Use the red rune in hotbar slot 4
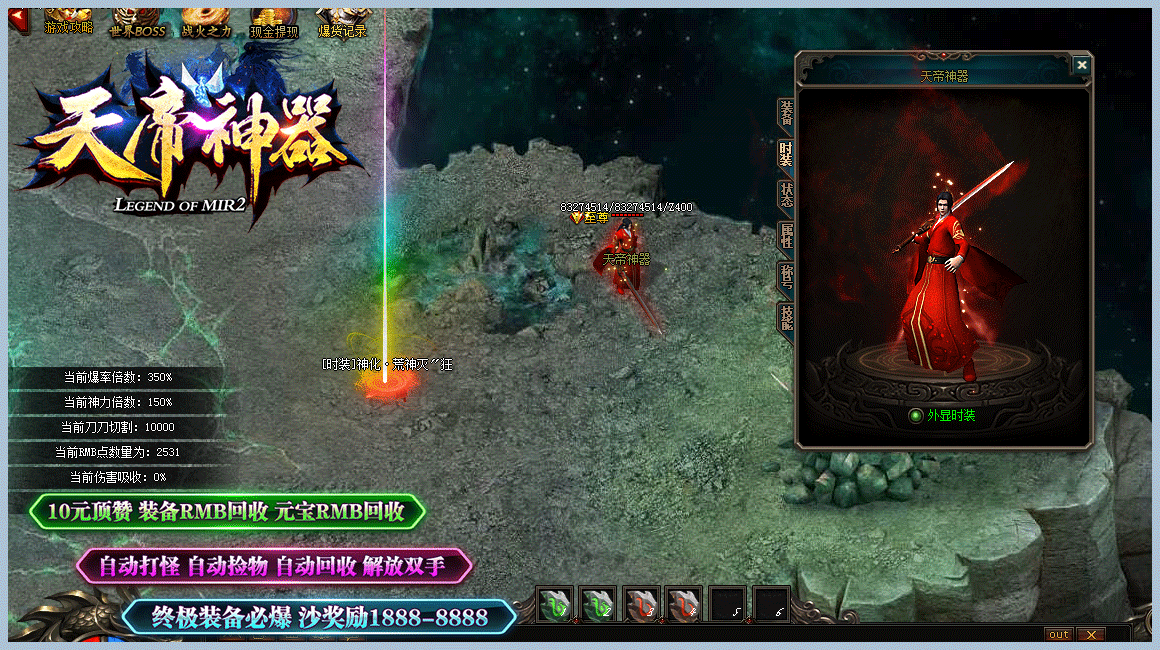1160x650 pixels. pos(685,605)
